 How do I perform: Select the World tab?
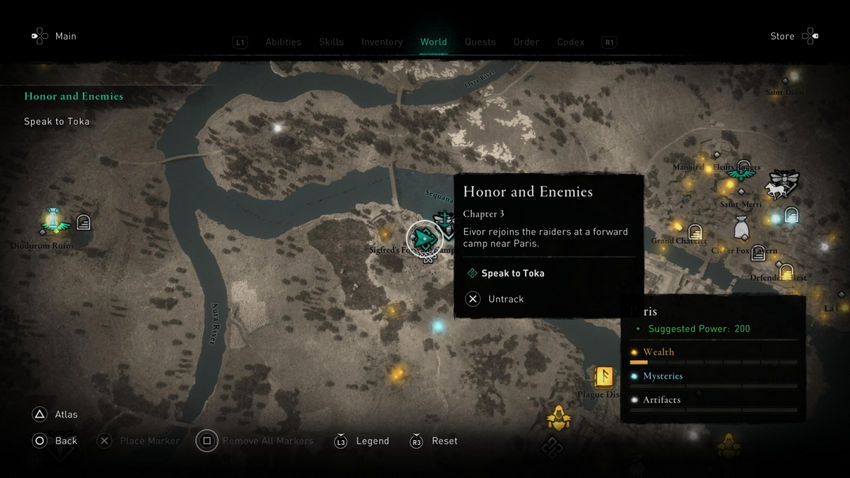433,42
